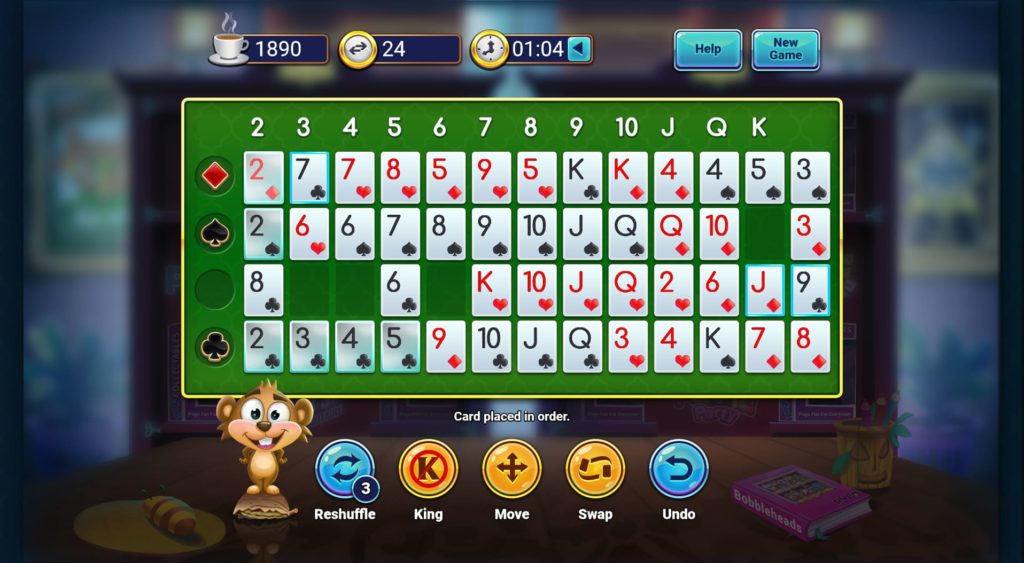Click the eight of diamonds card
Viewport: 1024px width, 563px height.
pos(810,346)
